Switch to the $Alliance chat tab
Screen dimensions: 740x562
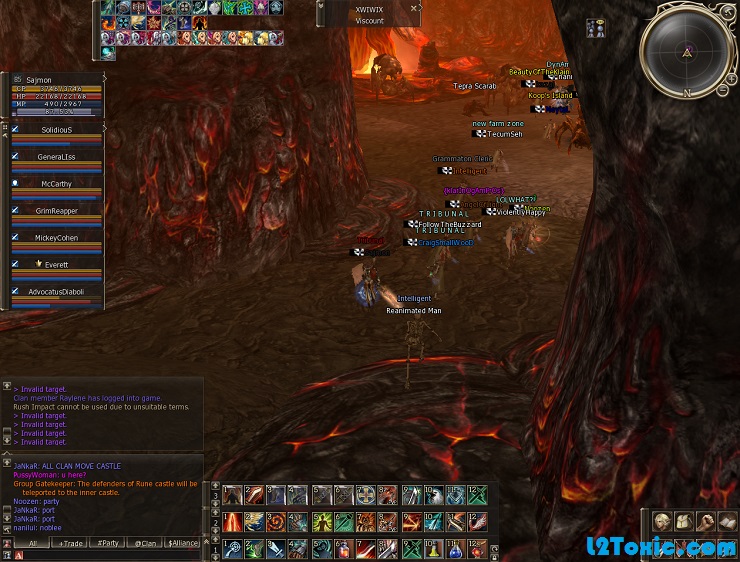tap(183, 543)
